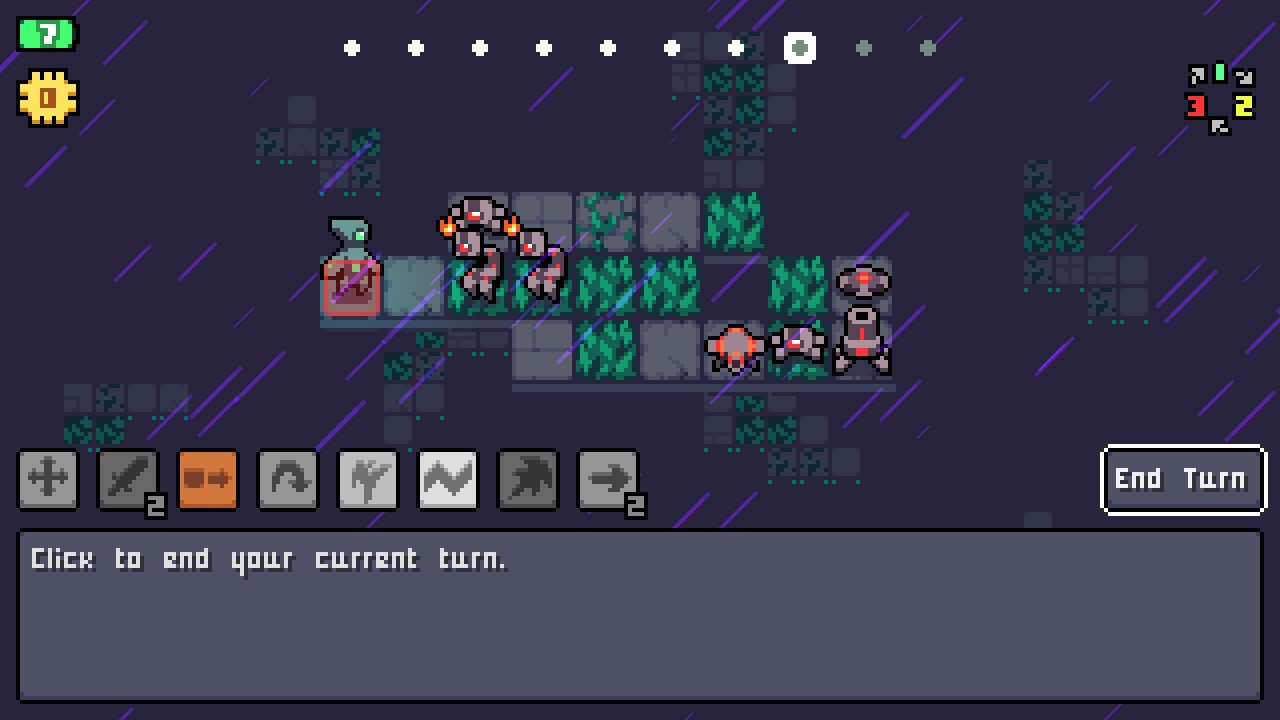Select the swooping bird ability icon
This screenshot has height=720, width=1280.
coord(528,479)
